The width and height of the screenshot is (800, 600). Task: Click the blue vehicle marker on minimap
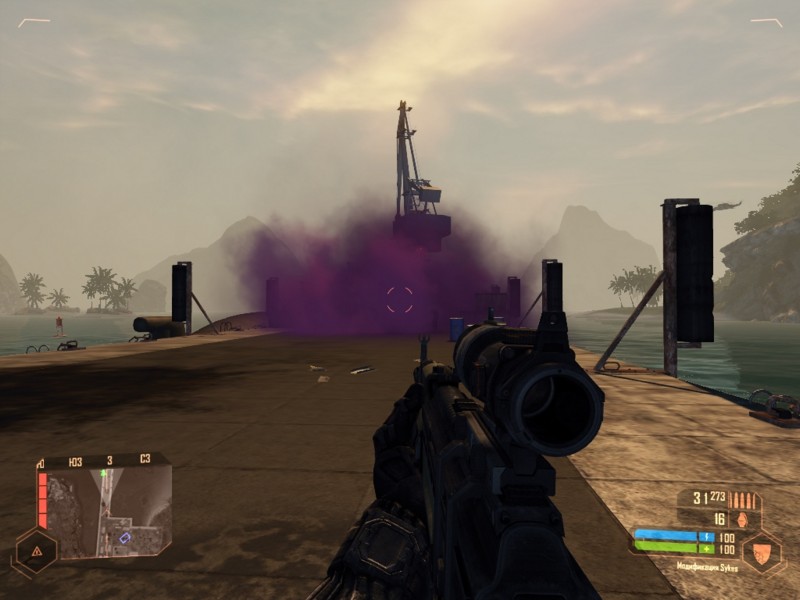click(125, 537)
